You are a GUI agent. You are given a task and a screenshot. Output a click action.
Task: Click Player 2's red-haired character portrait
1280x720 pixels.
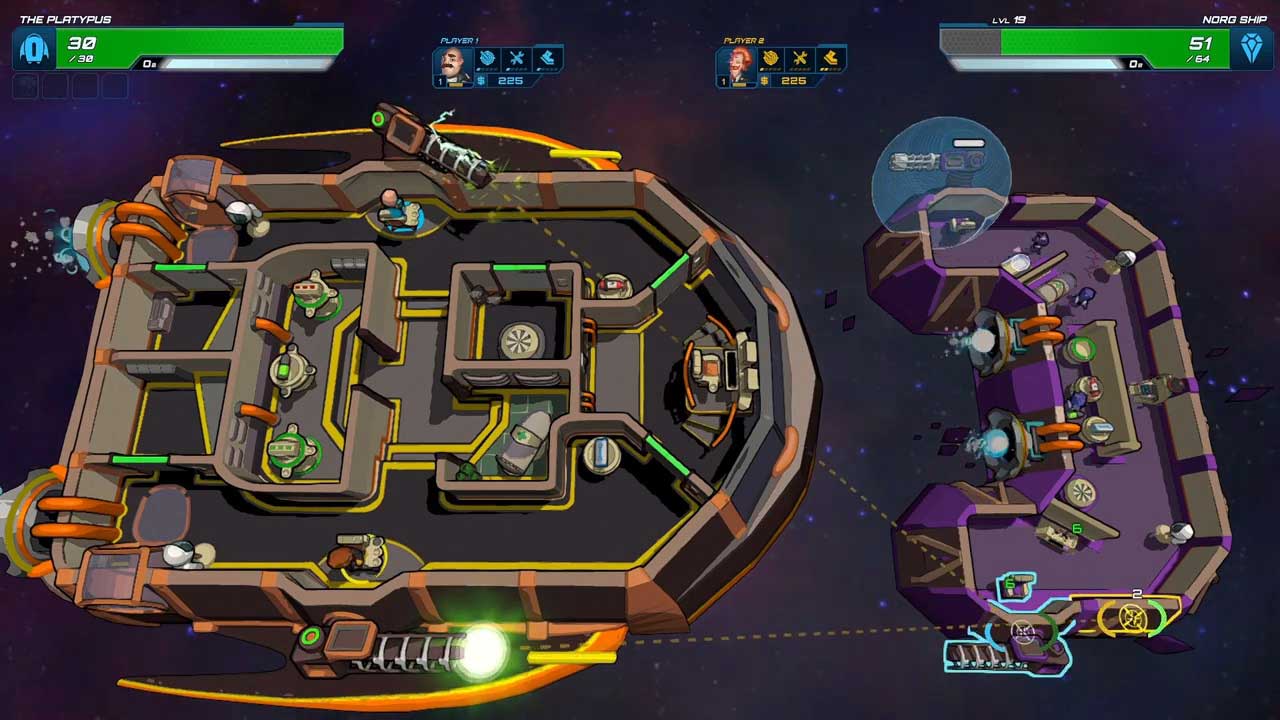click(x=736, y=65)
